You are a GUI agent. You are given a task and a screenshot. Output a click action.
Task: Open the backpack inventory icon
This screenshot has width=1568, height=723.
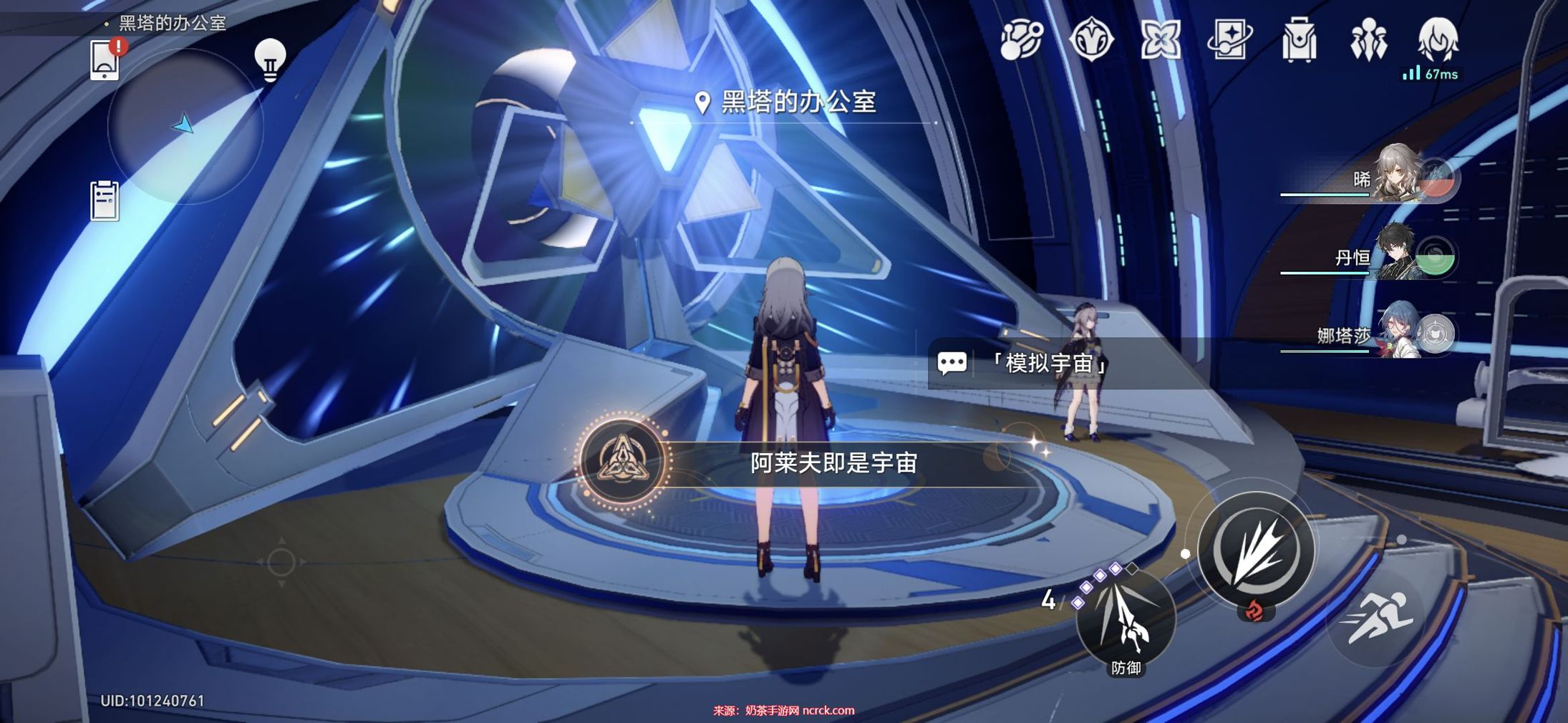(x=1299, y=39)
